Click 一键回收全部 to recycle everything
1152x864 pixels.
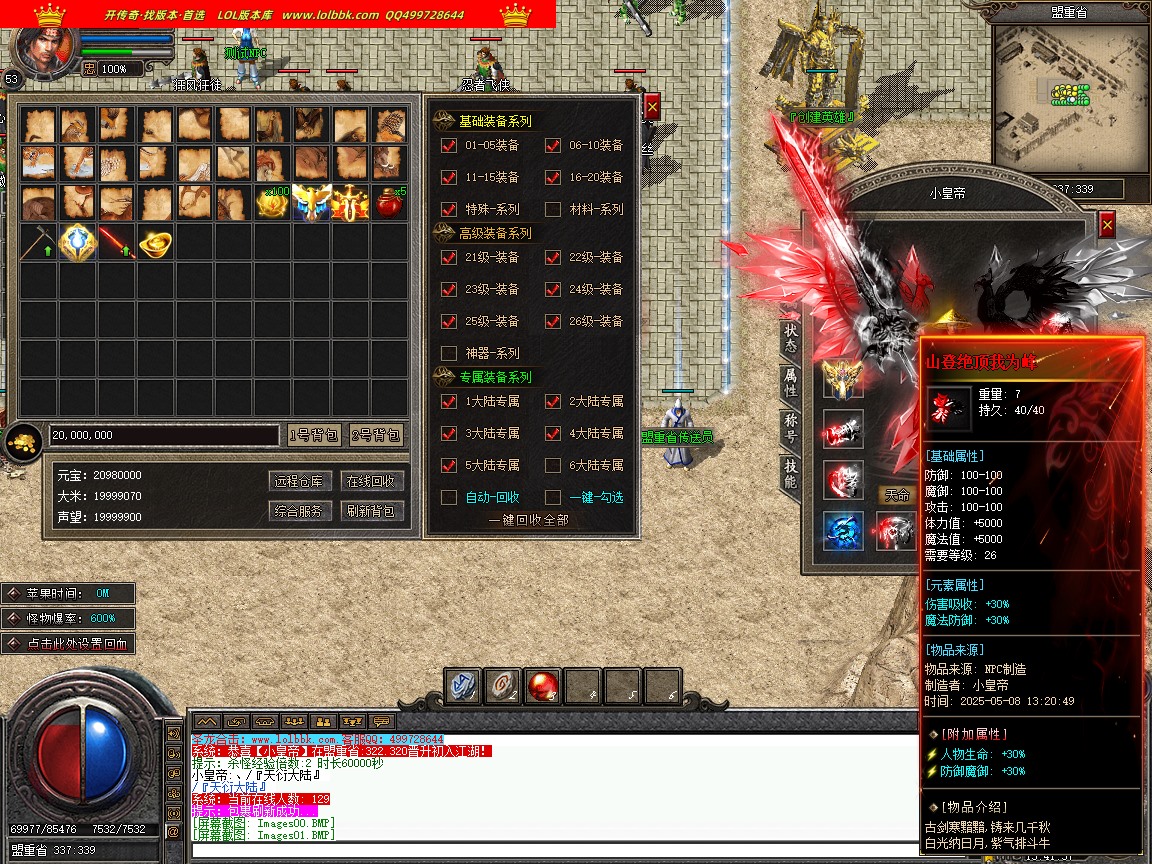coord(528,520)
